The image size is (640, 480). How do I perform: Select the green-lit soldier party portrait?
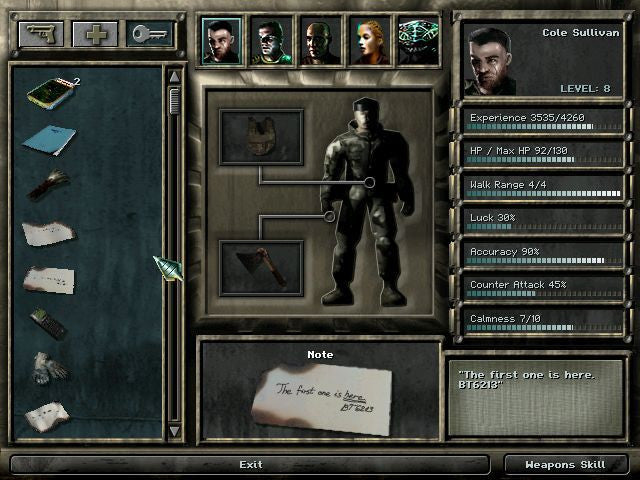(272, 41)
